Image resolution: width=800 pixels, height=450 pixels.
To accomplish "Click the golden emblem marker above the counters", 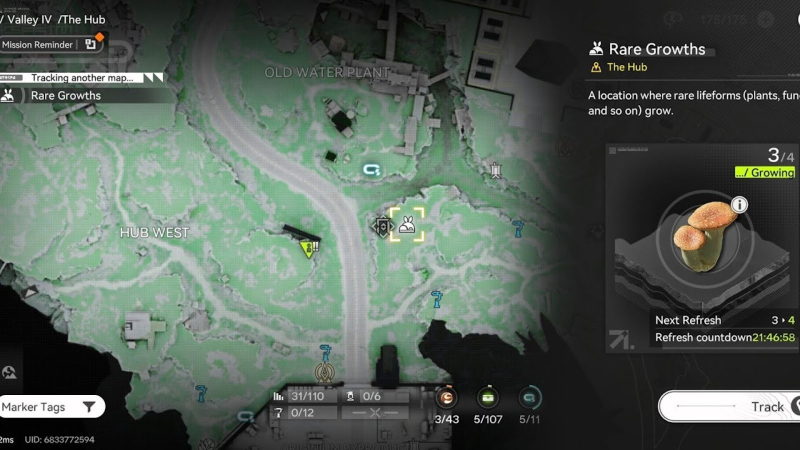I will click(325, 372).
